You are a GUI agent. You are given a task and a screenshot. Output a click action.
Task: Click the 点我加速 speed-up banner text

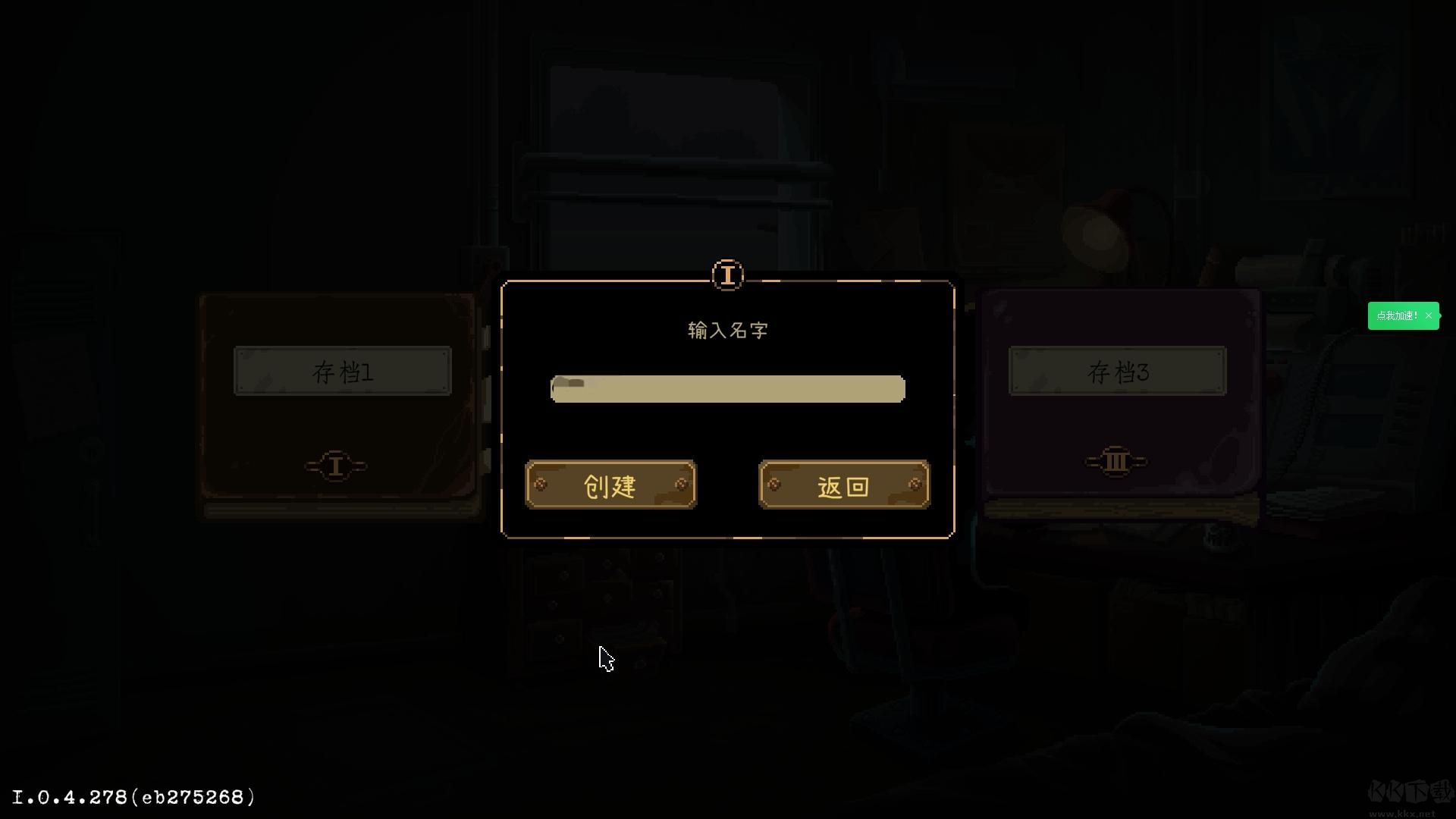pos(1398,315)
